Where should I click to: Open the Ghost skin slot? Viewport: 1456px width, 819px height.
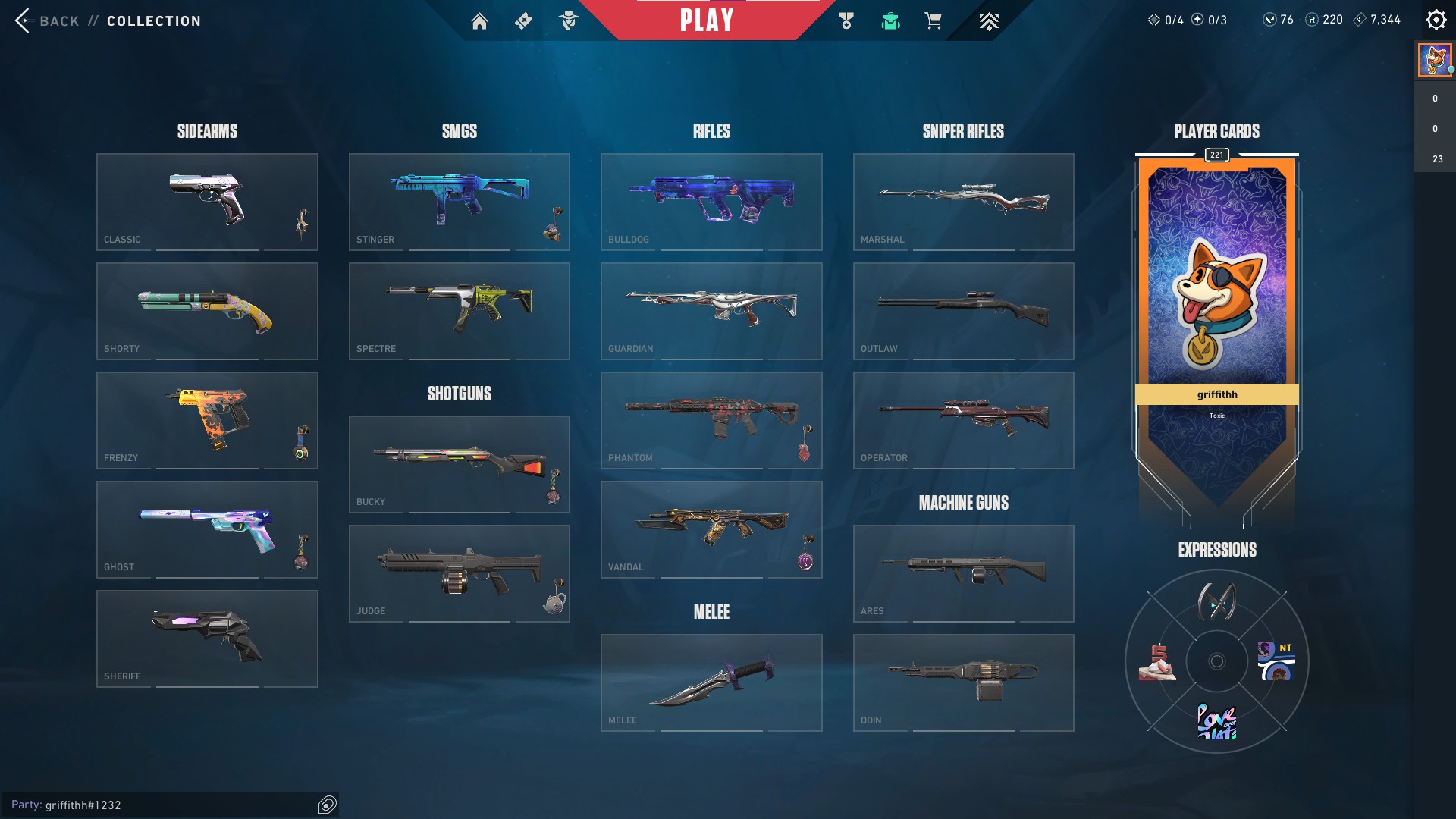tap(207, 529)
